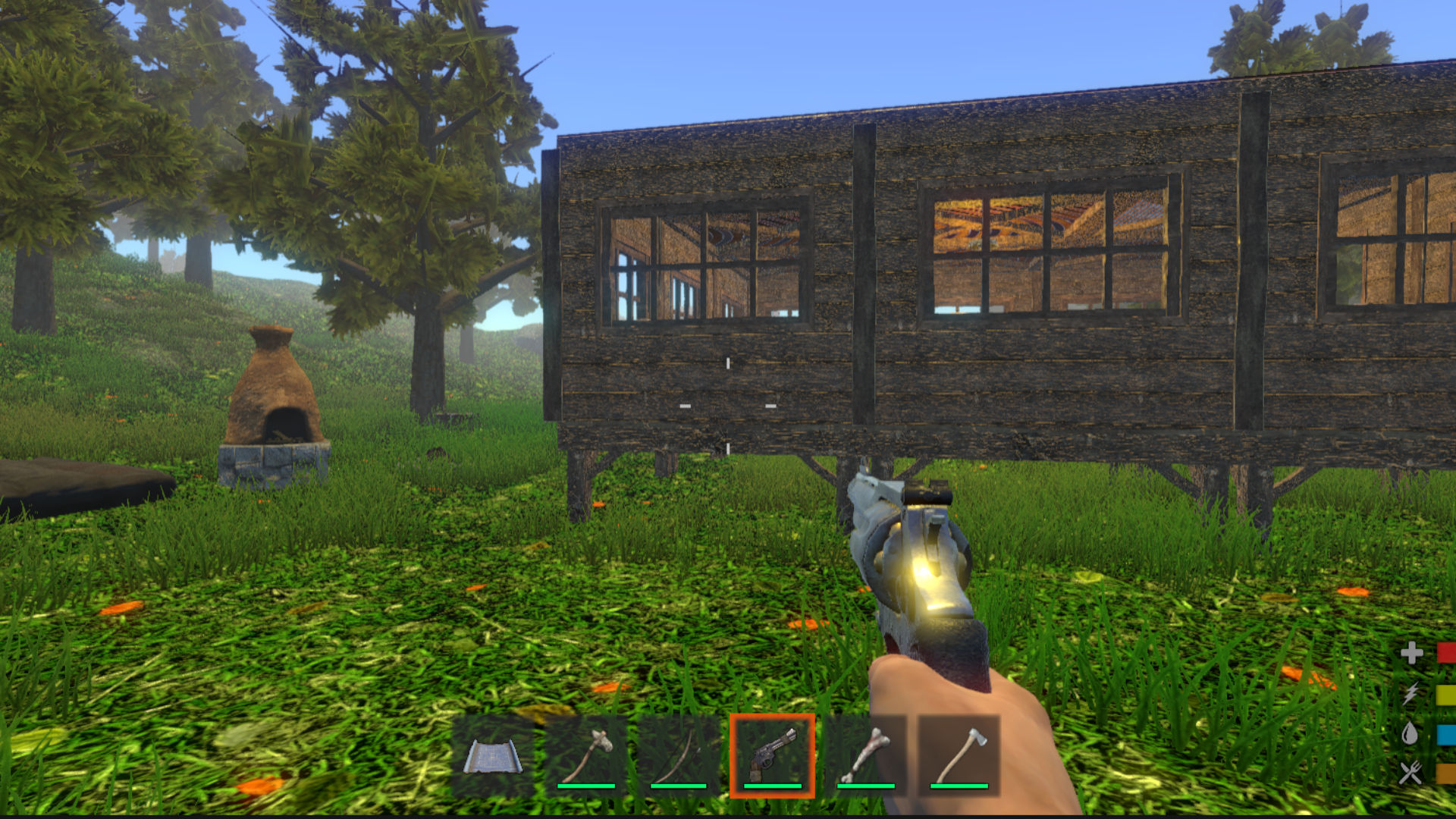Click the water droplet thirst icon
Image resolution: width=1456 pixels, height=819 pixels.
click(x=1411, y=733)
